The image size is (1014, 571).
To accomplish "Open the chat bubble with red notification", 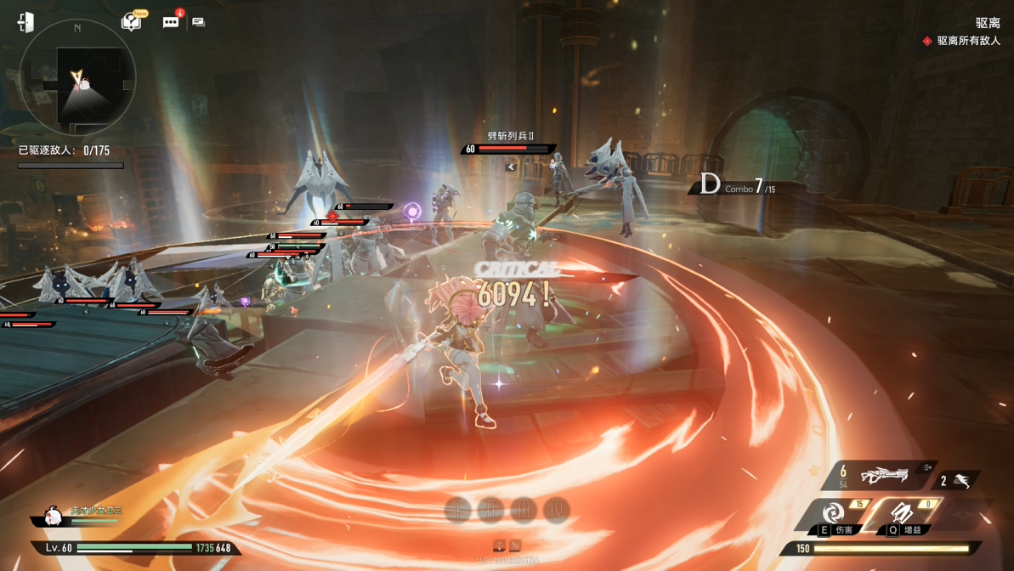I will (171, 21).
